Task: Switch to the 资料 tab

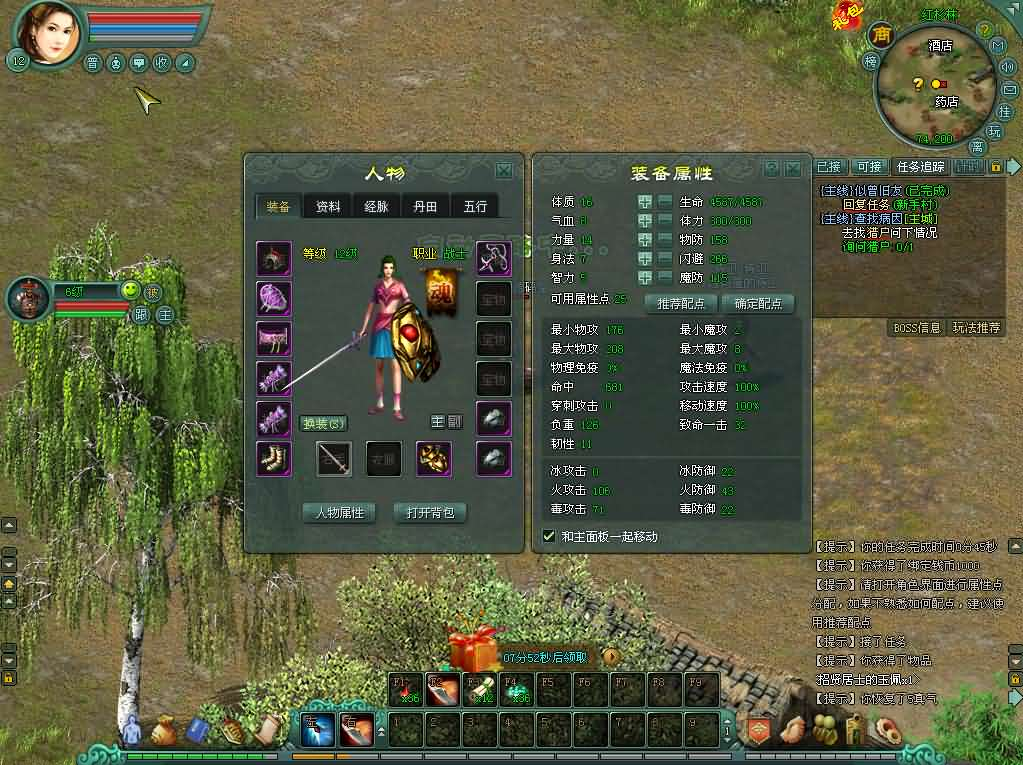Action: tap(327, 207)
